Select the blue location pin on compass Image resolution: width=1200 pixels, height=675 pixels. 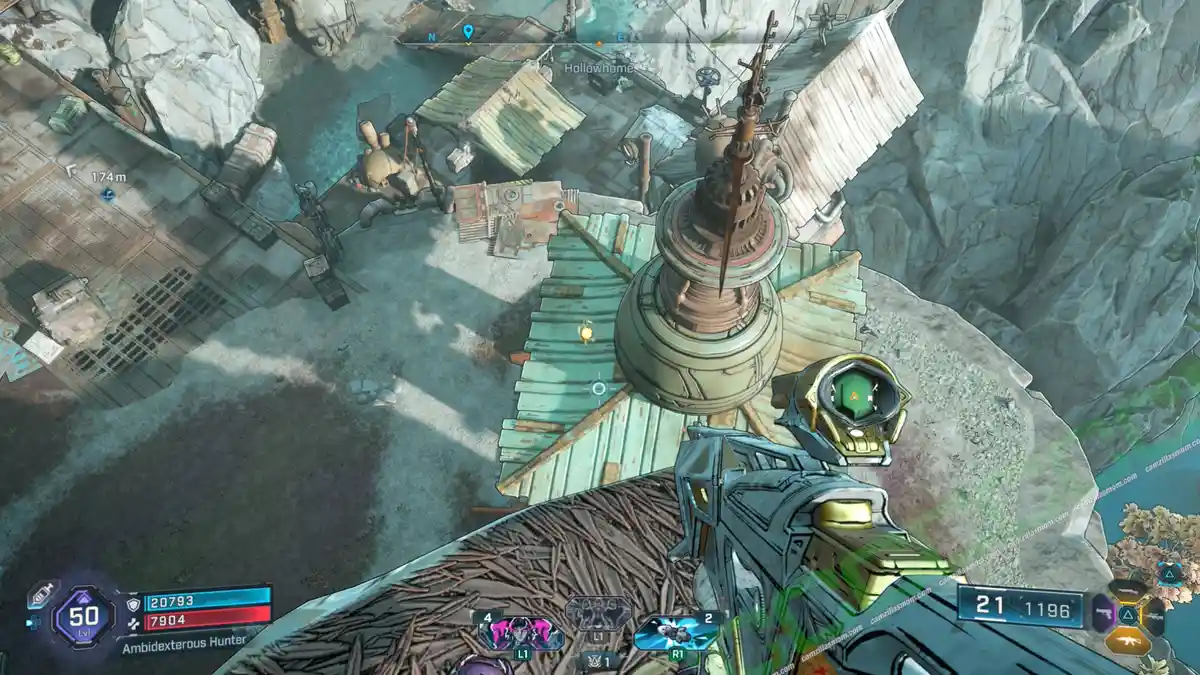click(468, 32)
